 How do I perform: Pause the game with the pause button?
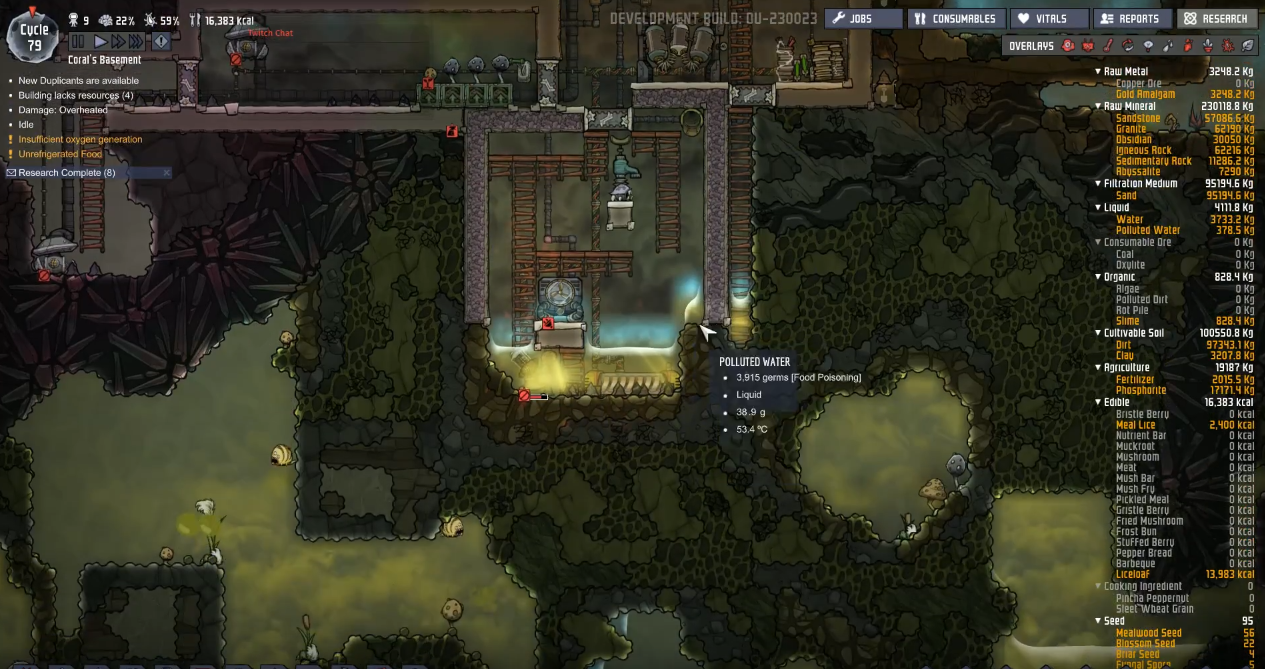[78, 42]
